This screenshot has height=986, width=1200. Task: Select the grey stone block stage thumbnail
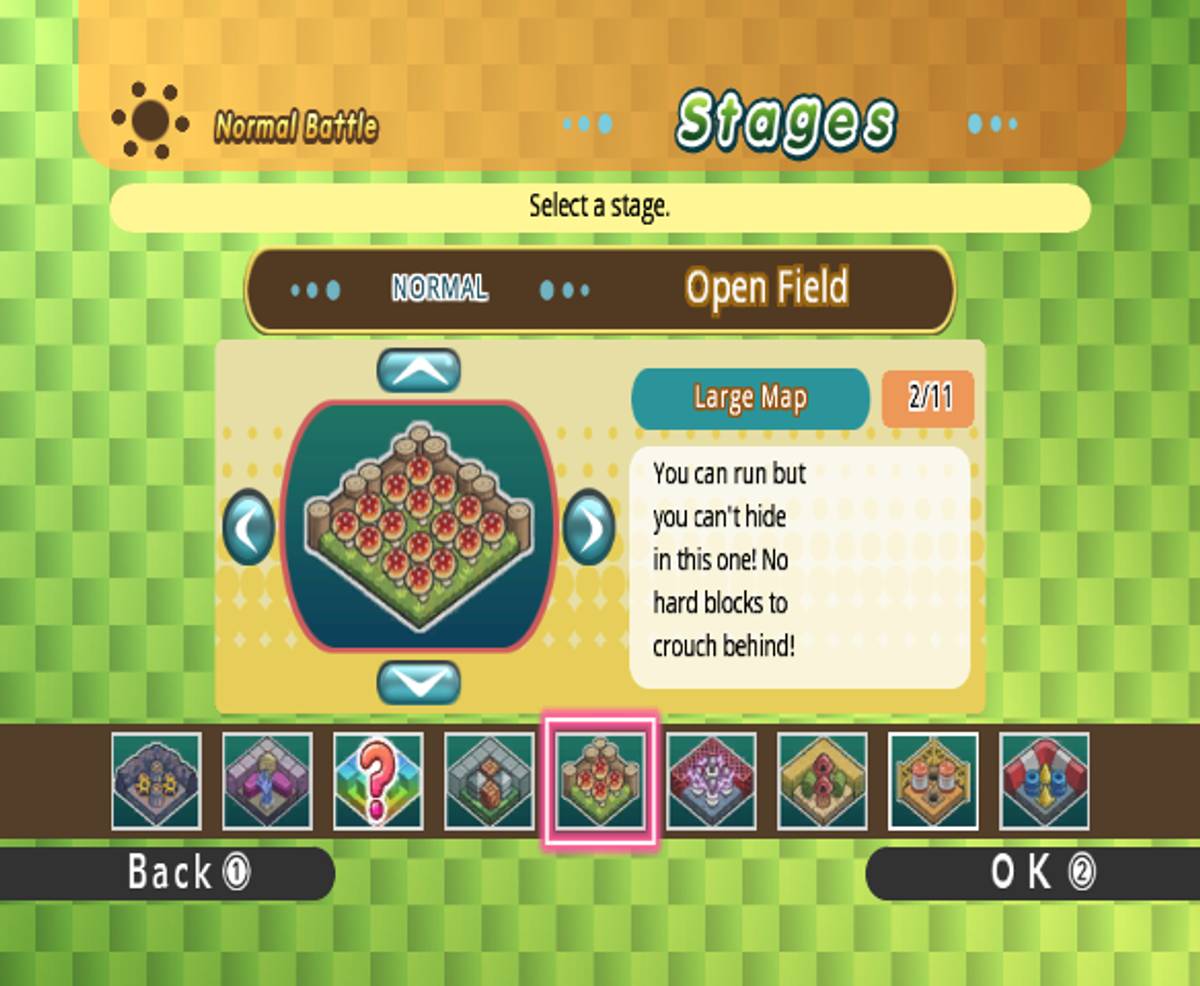click(489, 780)
